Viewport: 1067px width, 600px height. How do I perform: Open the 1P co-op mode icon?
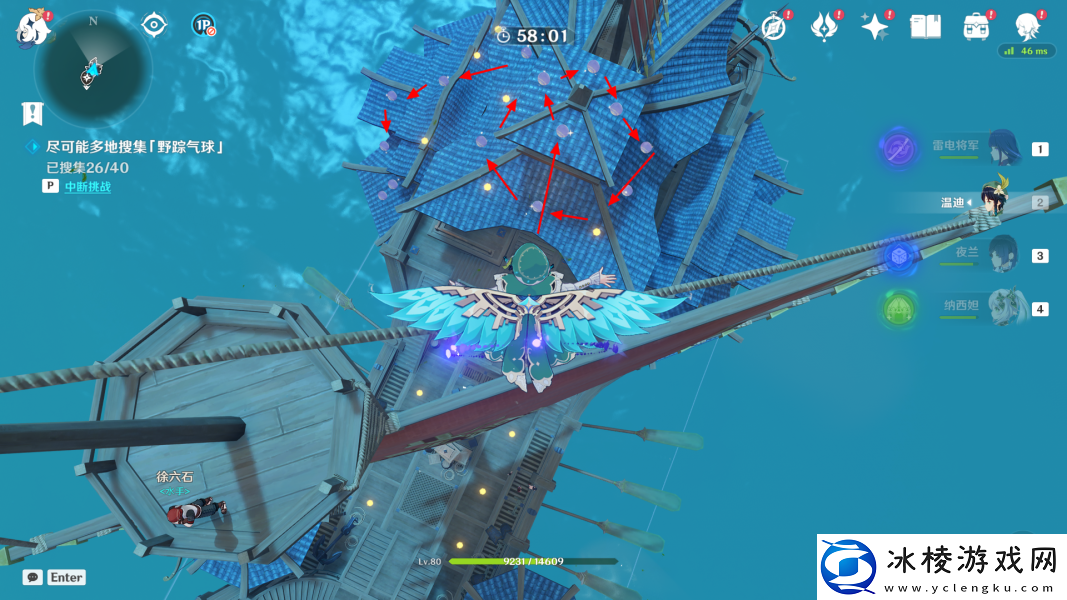point(202,25)
